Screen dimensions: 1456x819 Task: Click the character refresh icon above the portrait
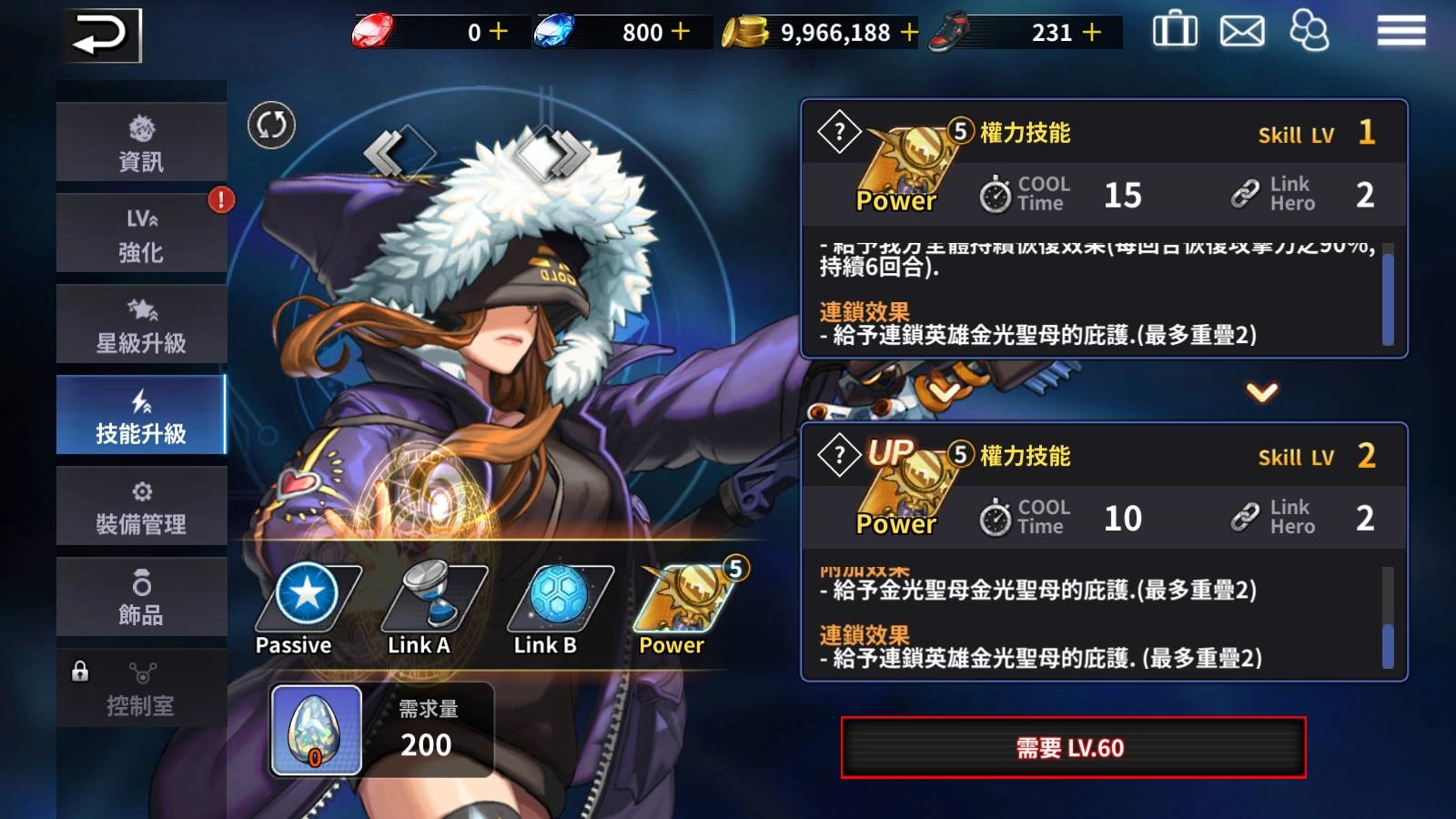point(270,127)
